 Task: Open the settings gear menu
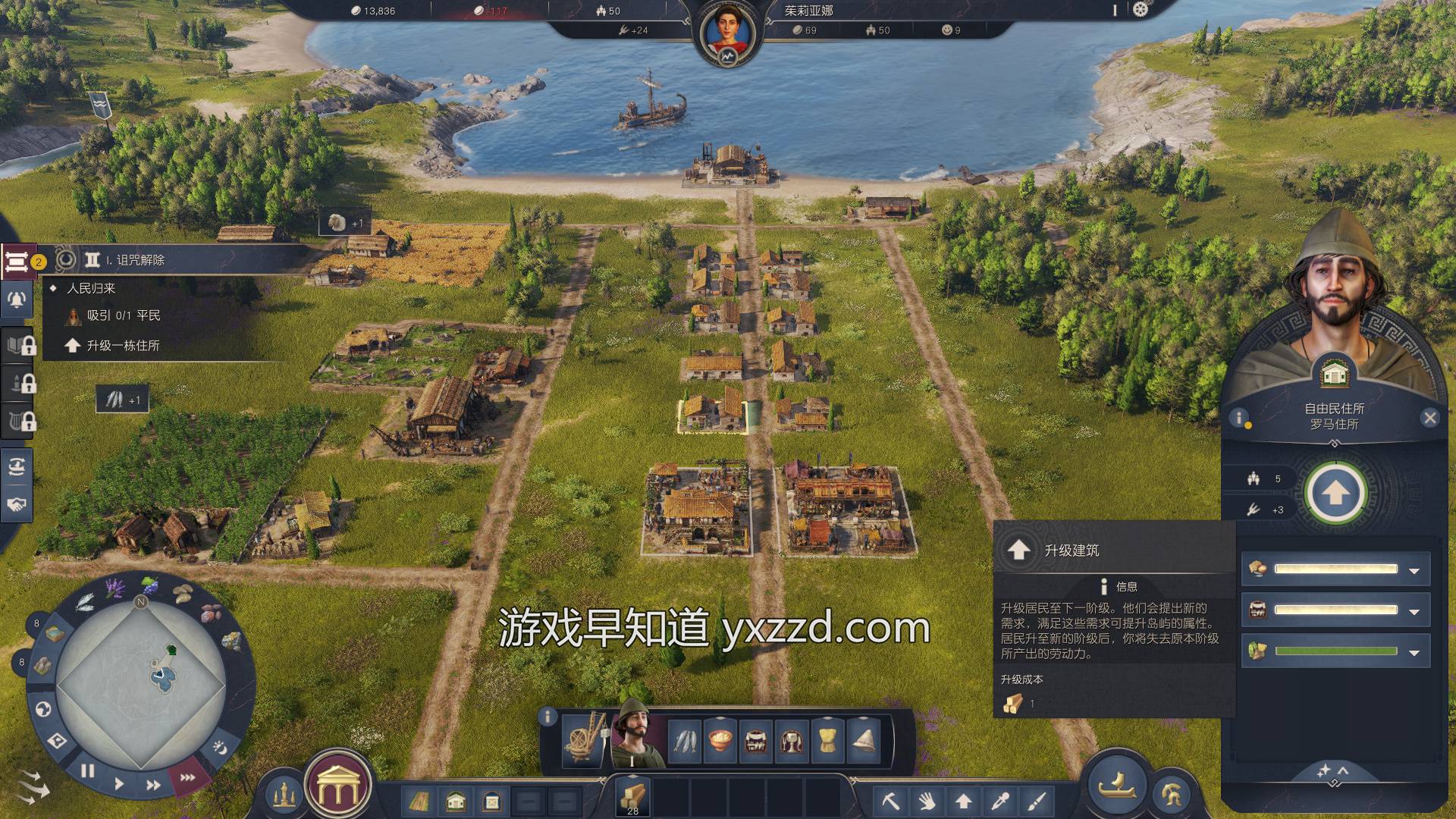(1141, 10)
